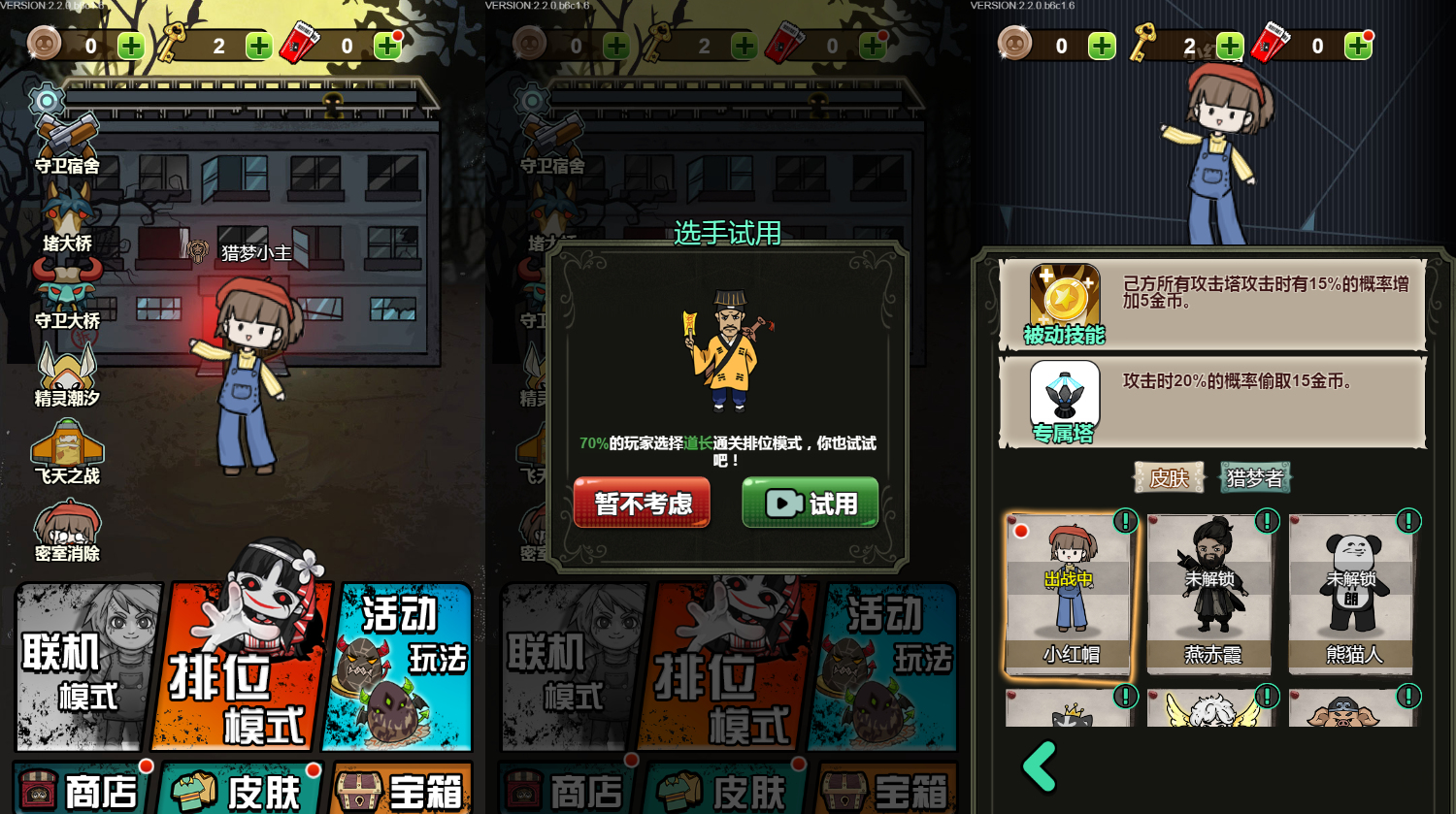Open the 守卫宿舍 game mode

click(66, 136)
